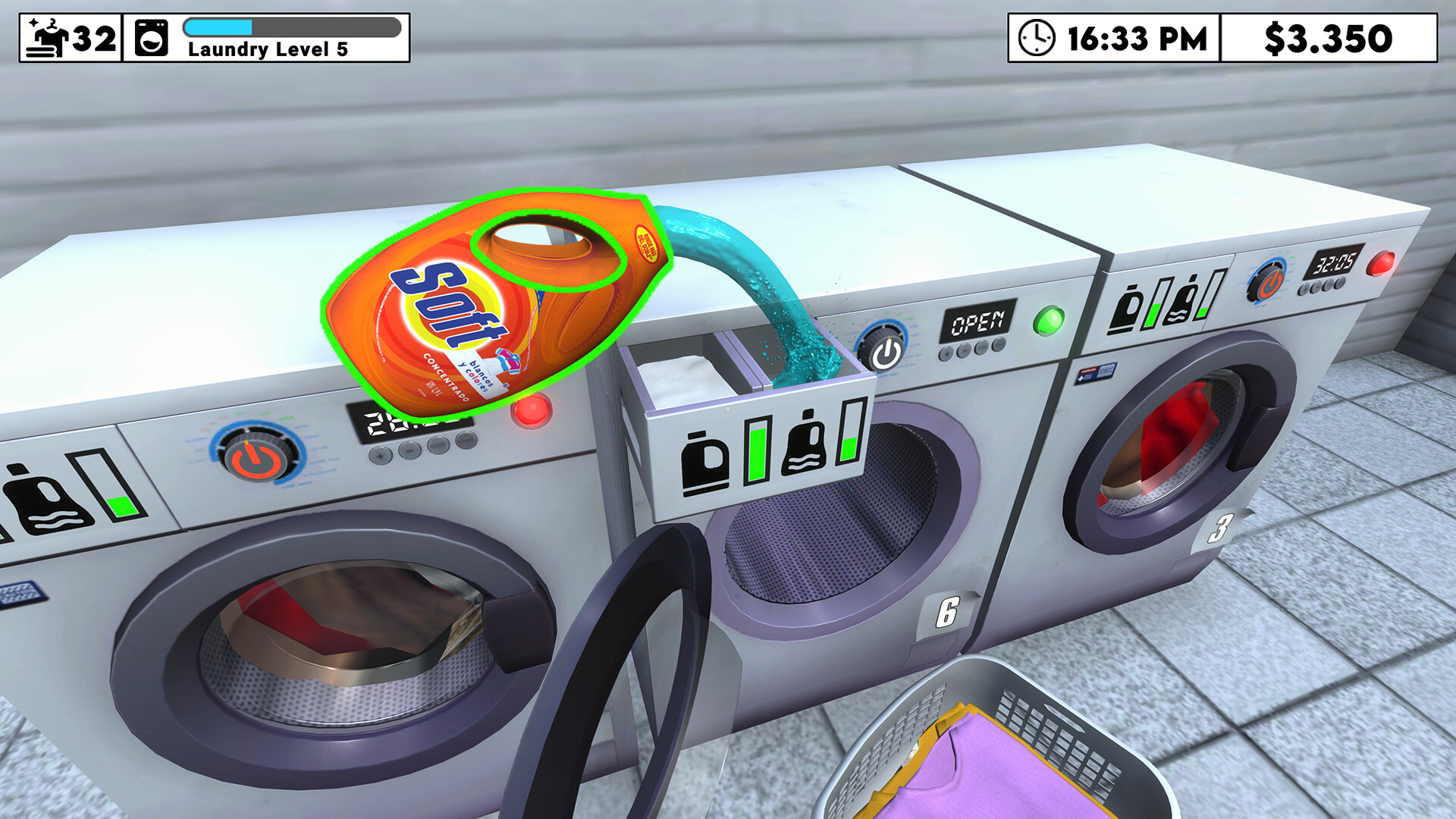Click the Laundry Level 5 progress bar
The height and width of the screenshot is (819, 1456).
click(x=292, y=27)
